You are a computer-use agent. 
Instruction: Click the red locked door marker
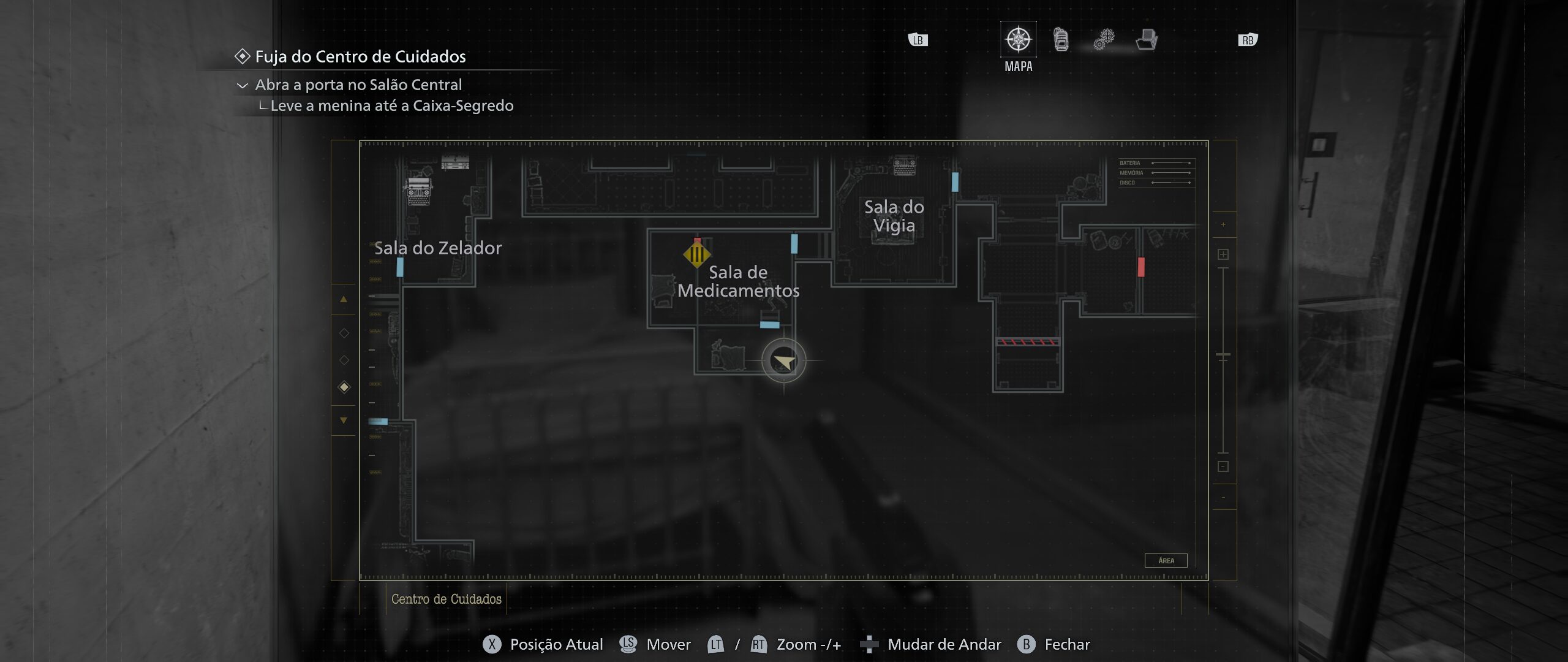pyautogui.click(x=1141, y=267)
